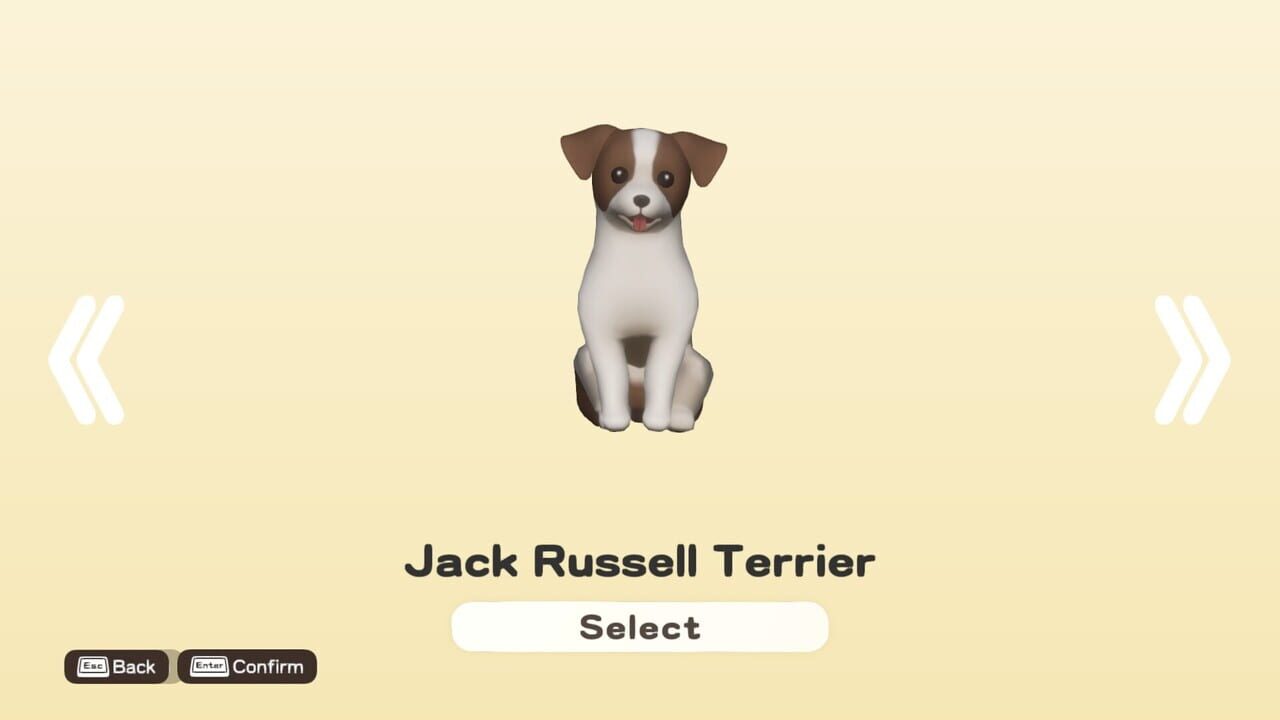The height and width of the screenshot is (720, 1280).
Task: Click the Jack Russell Terrier name label
Action: pyautogui.click(x=640, y=561)
